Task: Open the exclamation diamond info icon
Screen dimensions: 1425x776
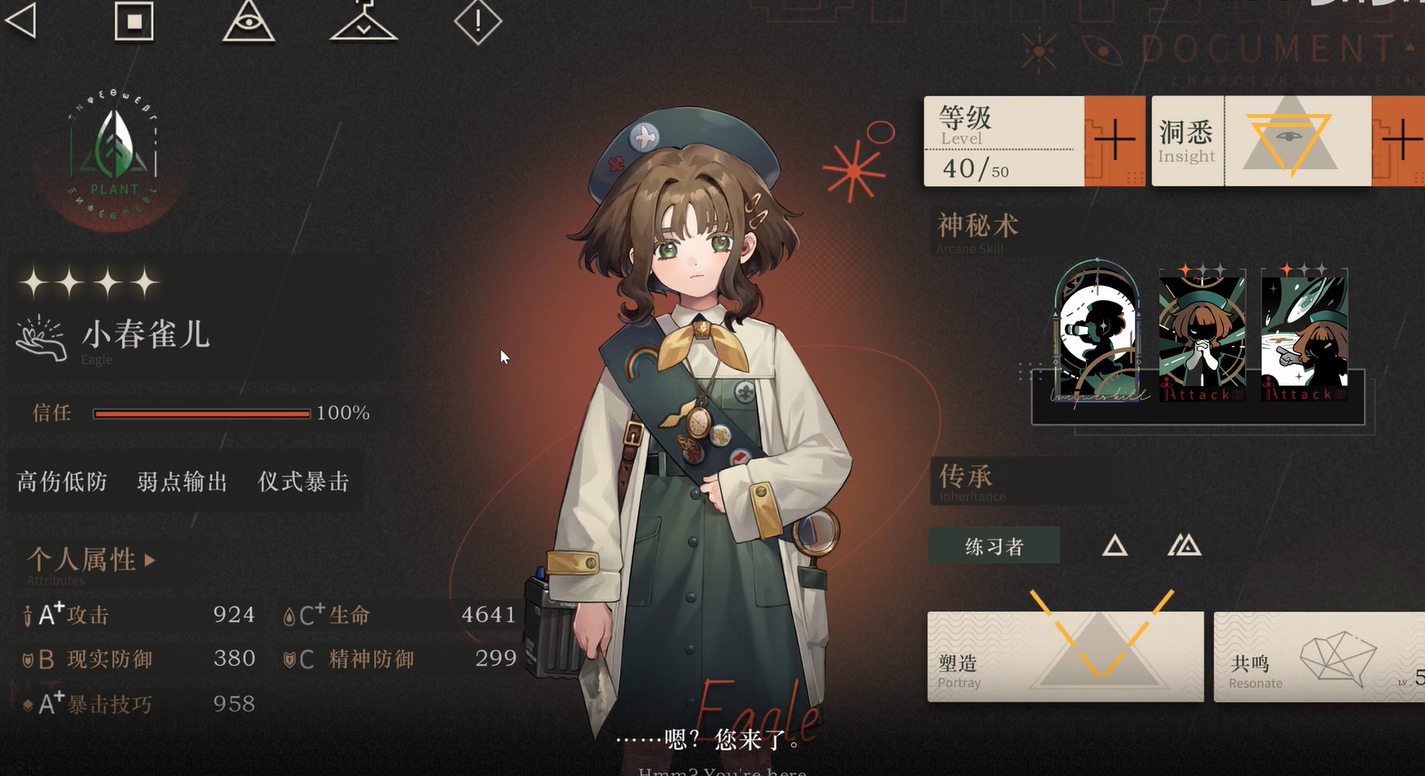Action: coord(477,21)
